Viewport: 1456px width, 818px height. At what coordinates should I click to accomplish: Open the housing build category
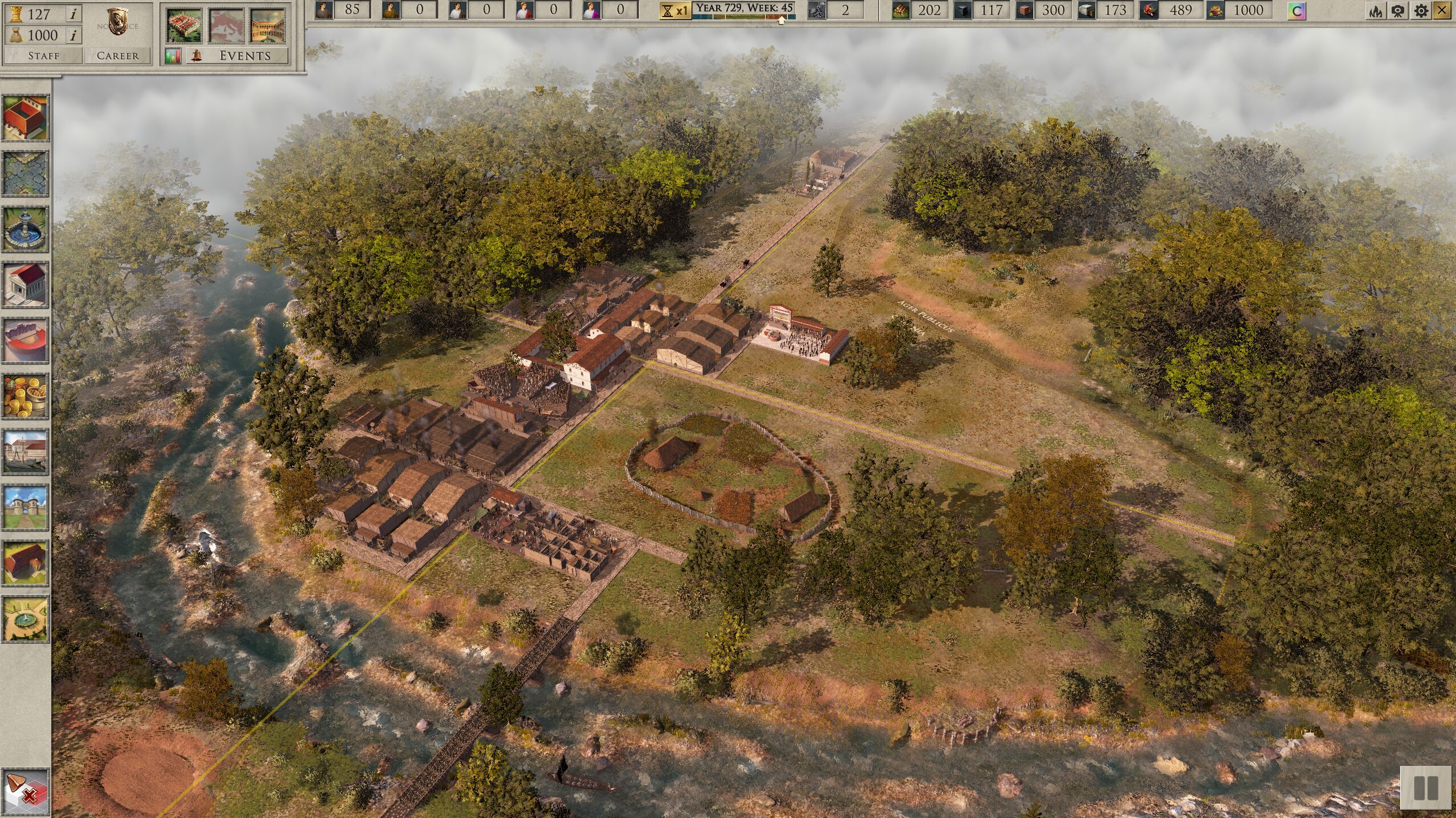pos(25,118)
